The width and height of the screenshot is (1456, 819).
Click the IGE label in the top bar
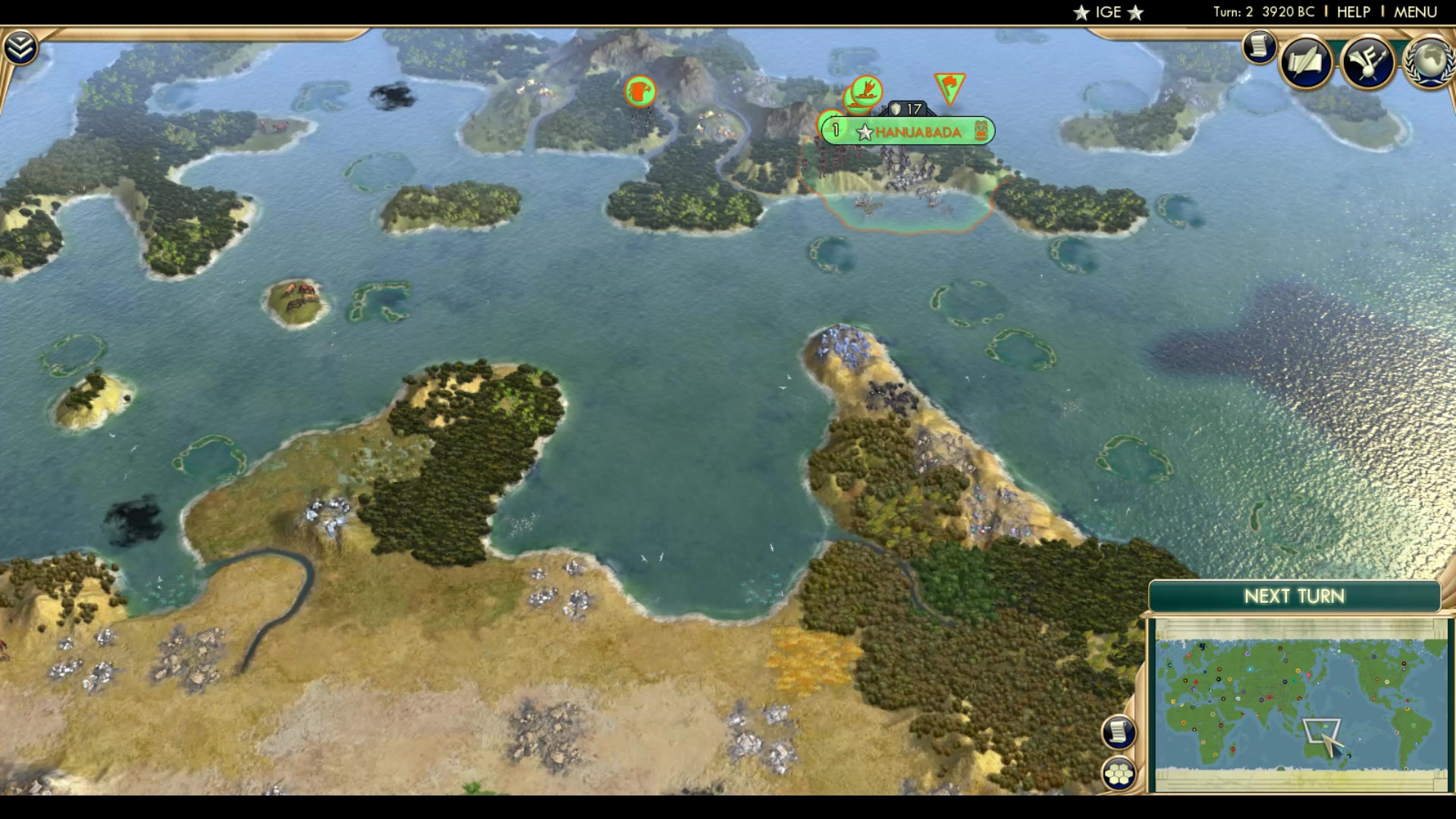coord(1109,11)
